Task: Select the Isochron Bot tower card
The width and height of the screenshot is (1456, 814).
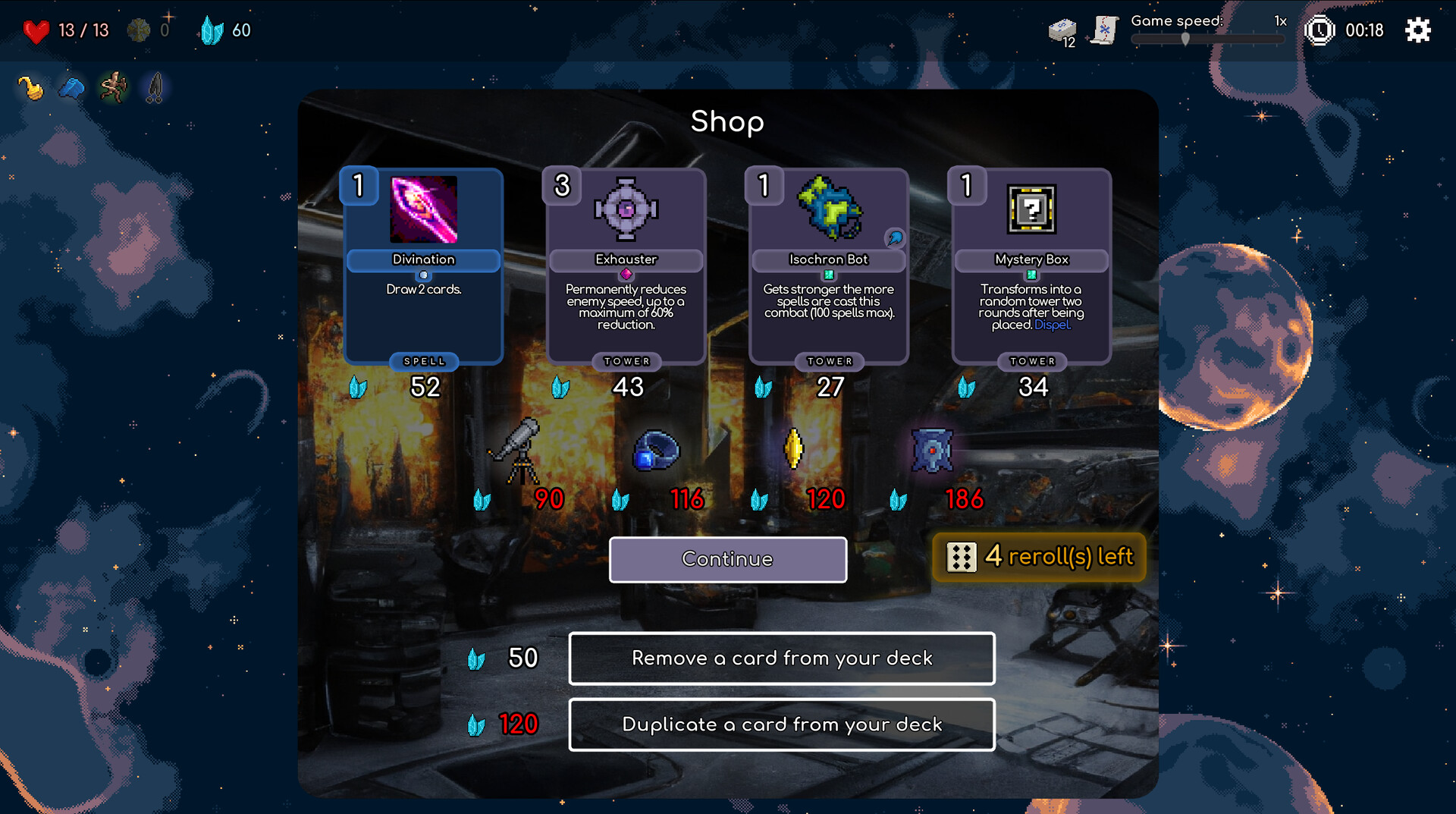Action: point(828,267)
